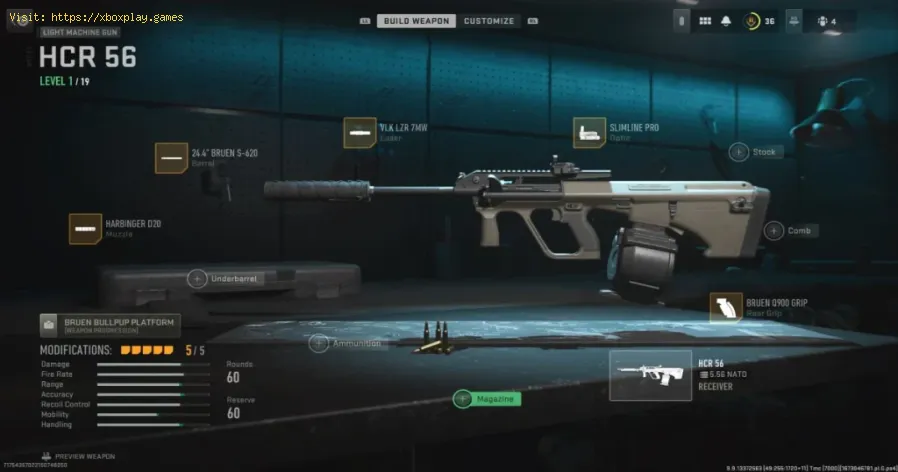Viewport: 898px width, 472px height.
Task: Open Bruen Bullpup Platform weapon progression
Action: (110, 325)
